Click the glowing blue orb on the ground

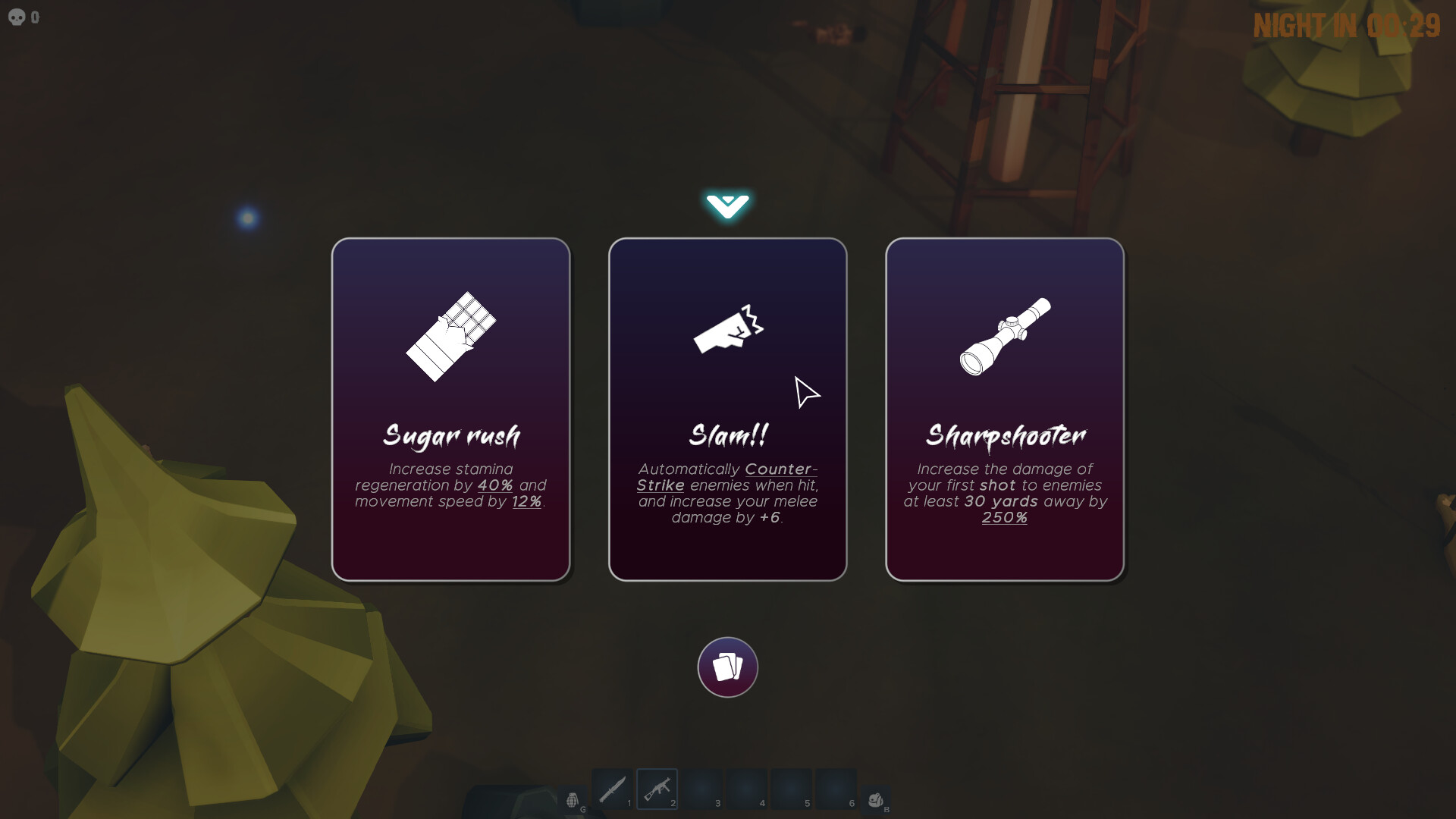coord(246,218)
